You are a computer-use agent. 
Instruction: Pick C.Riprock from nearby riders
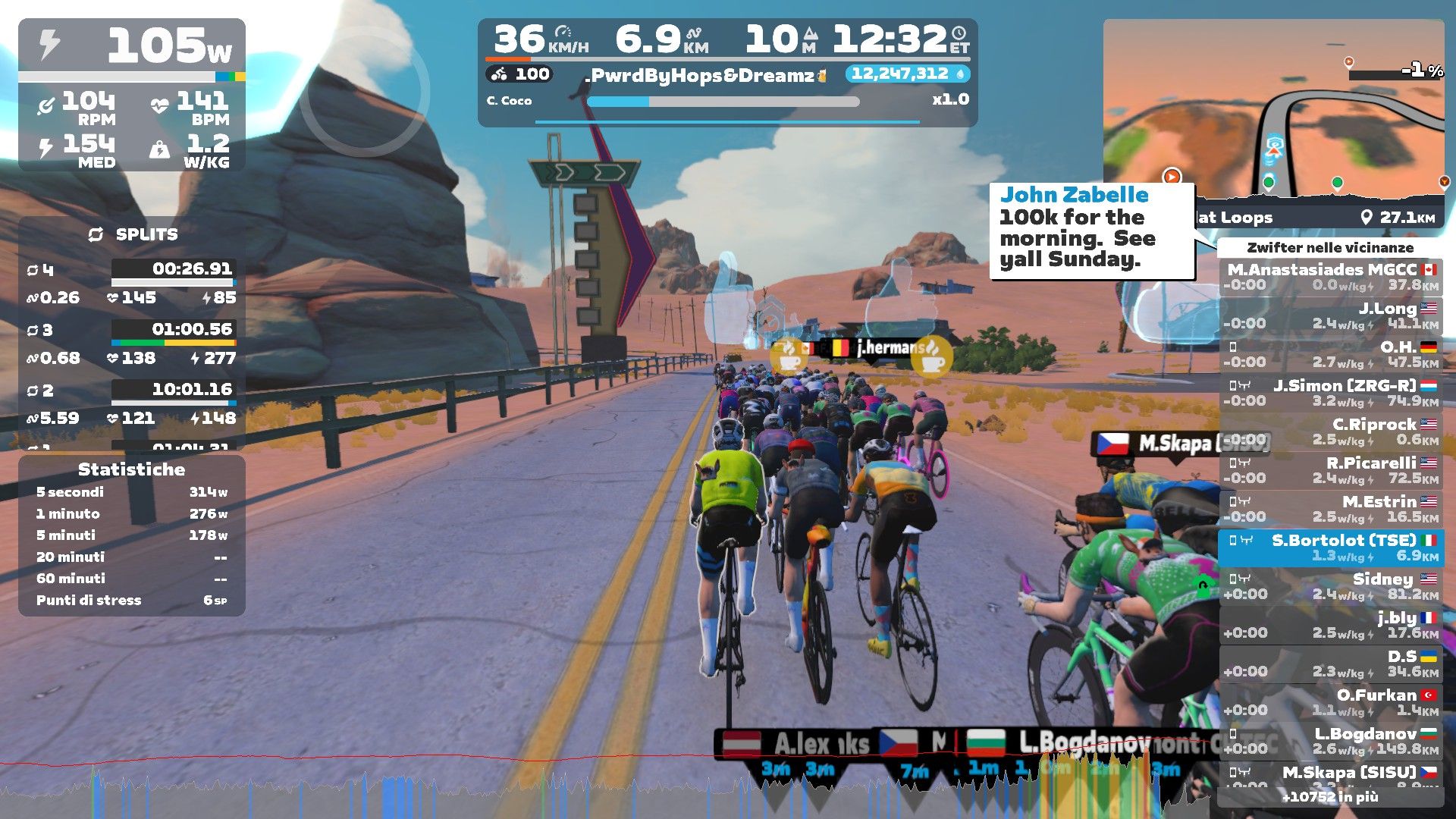1331,431
